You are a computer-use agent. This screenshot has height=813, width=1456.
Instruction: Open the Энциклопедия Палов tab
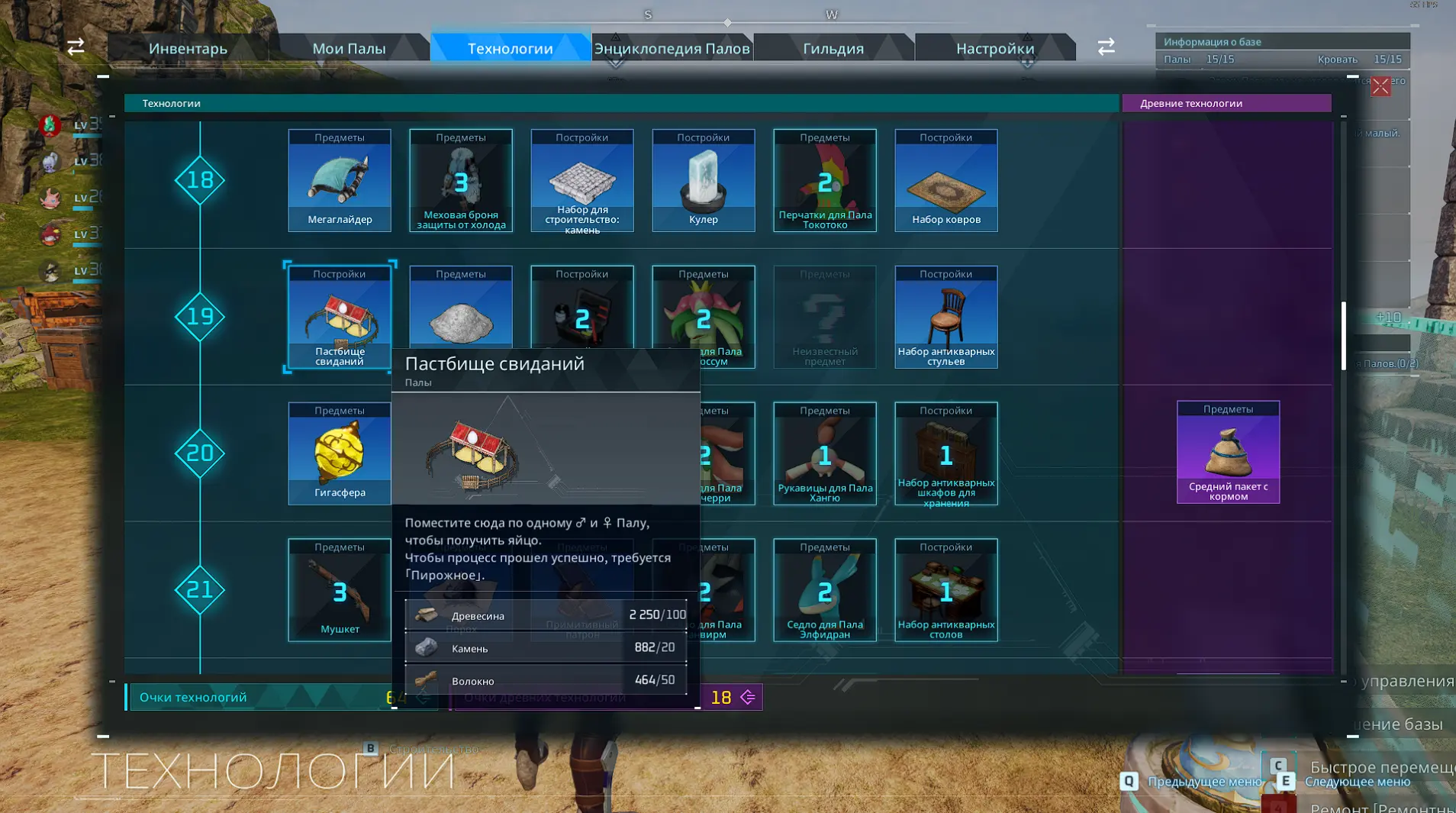click(672, 48)
